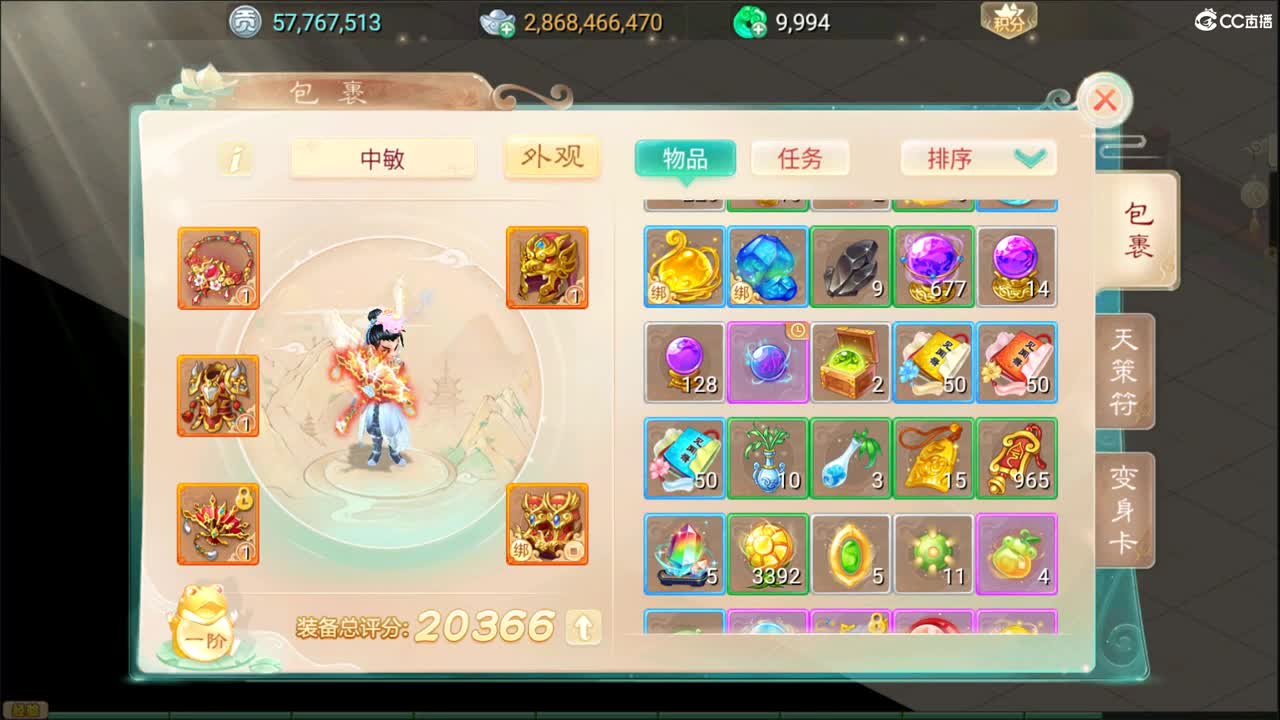This screenshot has height=720, width=1280.
Task: Click the 外观 appearance button
Action: pos(552,158)
